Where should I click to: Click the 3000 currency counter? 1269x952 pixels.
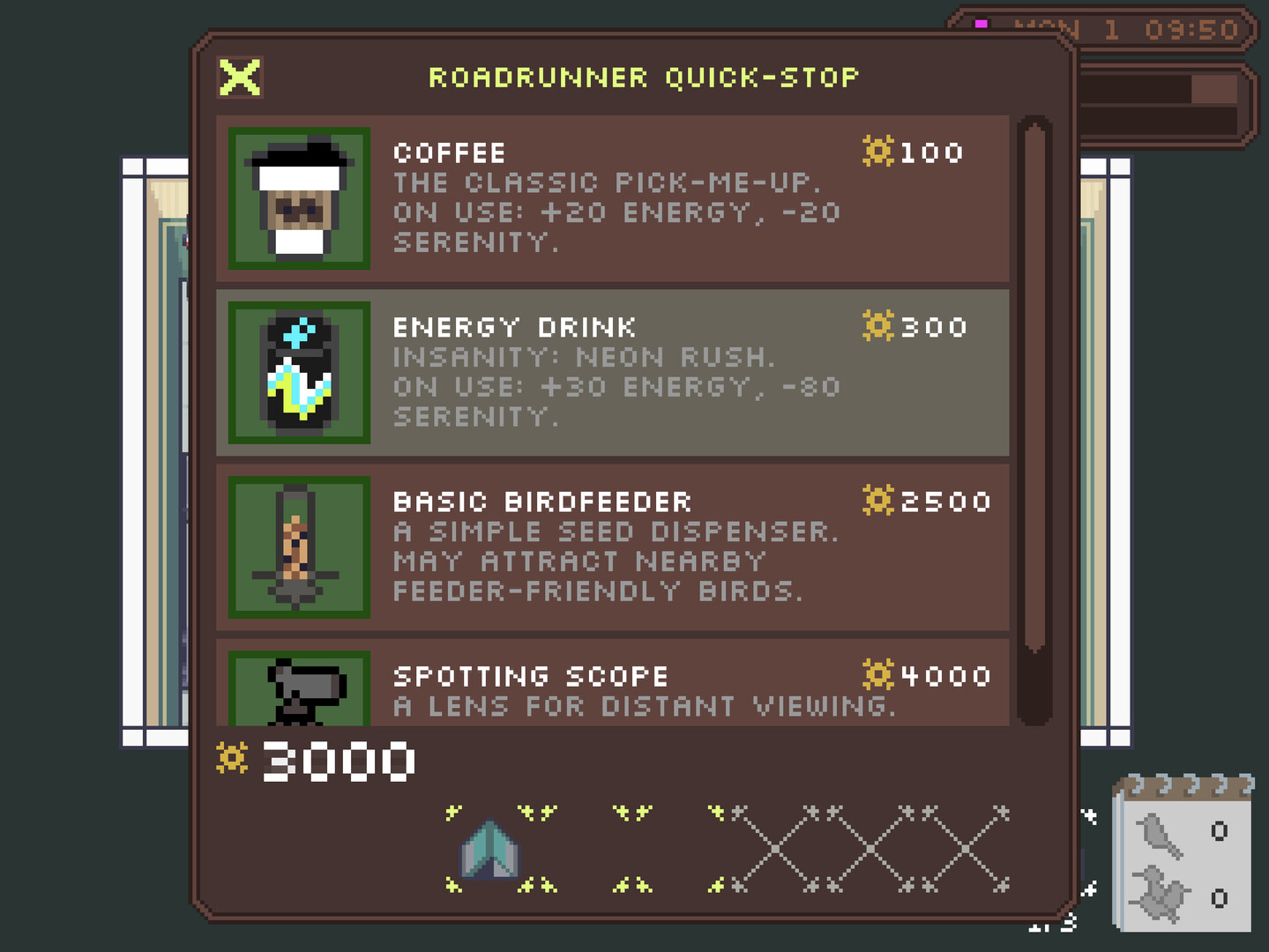coord(335,761)
